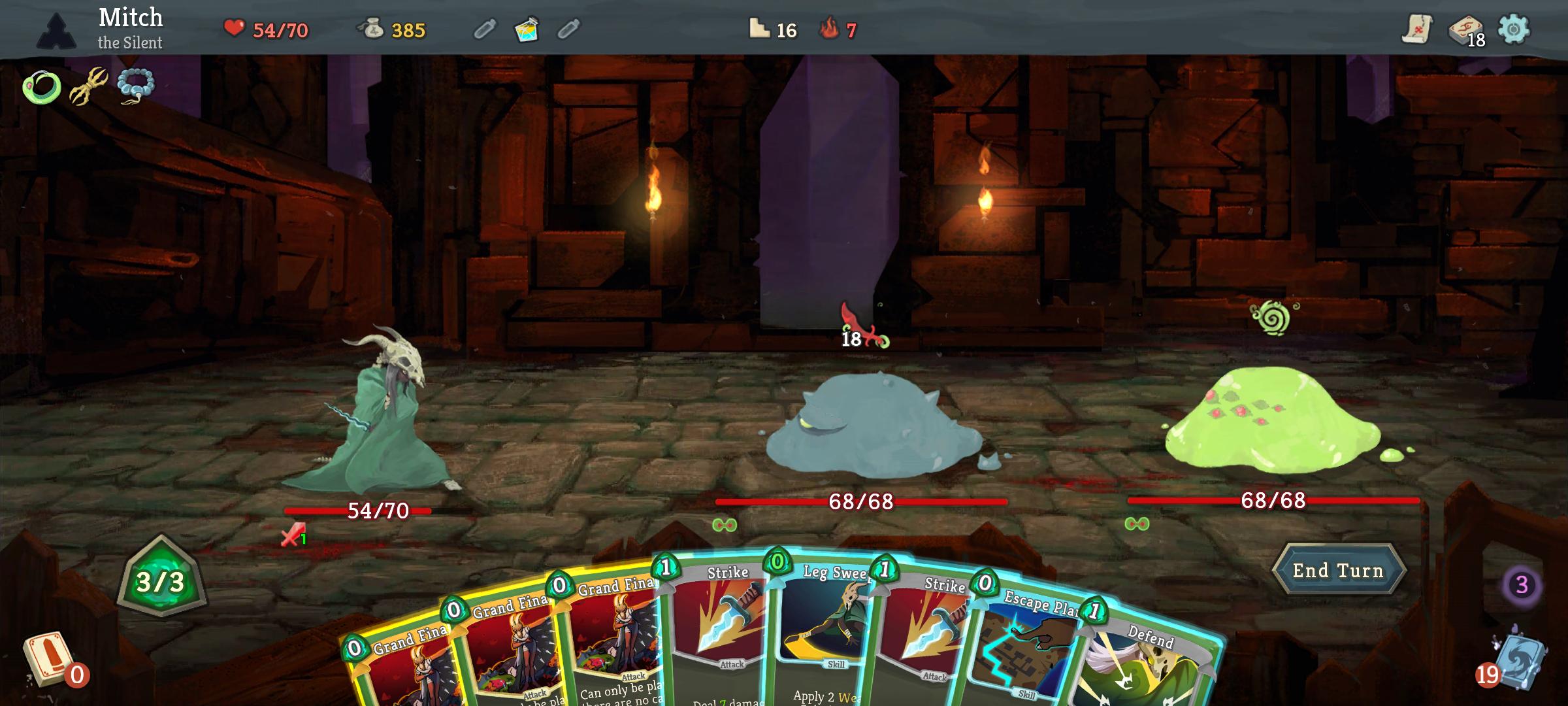The width and height of the screenshot is (1568, 706).
Task: Open the settings gear menu
Action: 1513,29
